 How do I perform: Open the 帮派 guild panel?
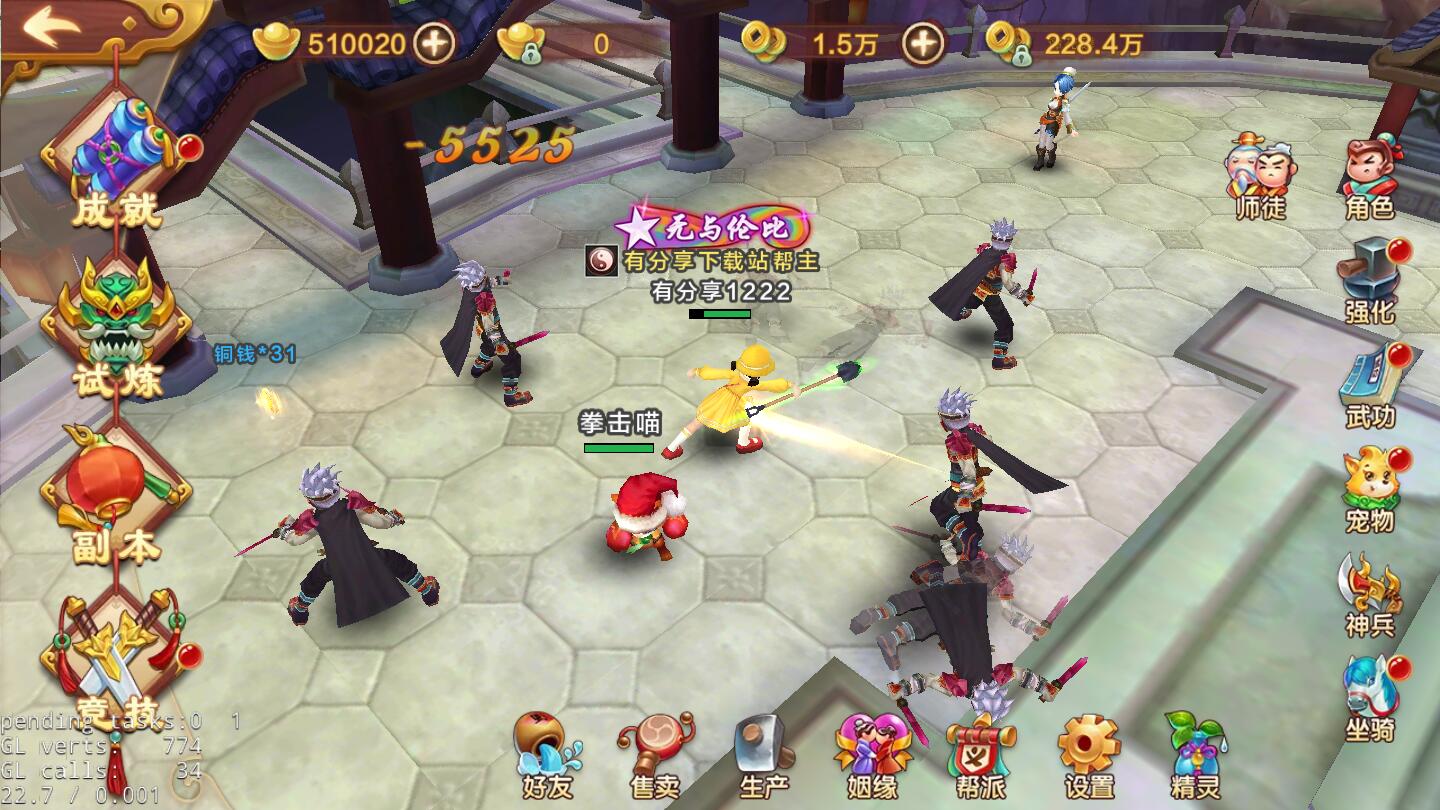[981, 756]
